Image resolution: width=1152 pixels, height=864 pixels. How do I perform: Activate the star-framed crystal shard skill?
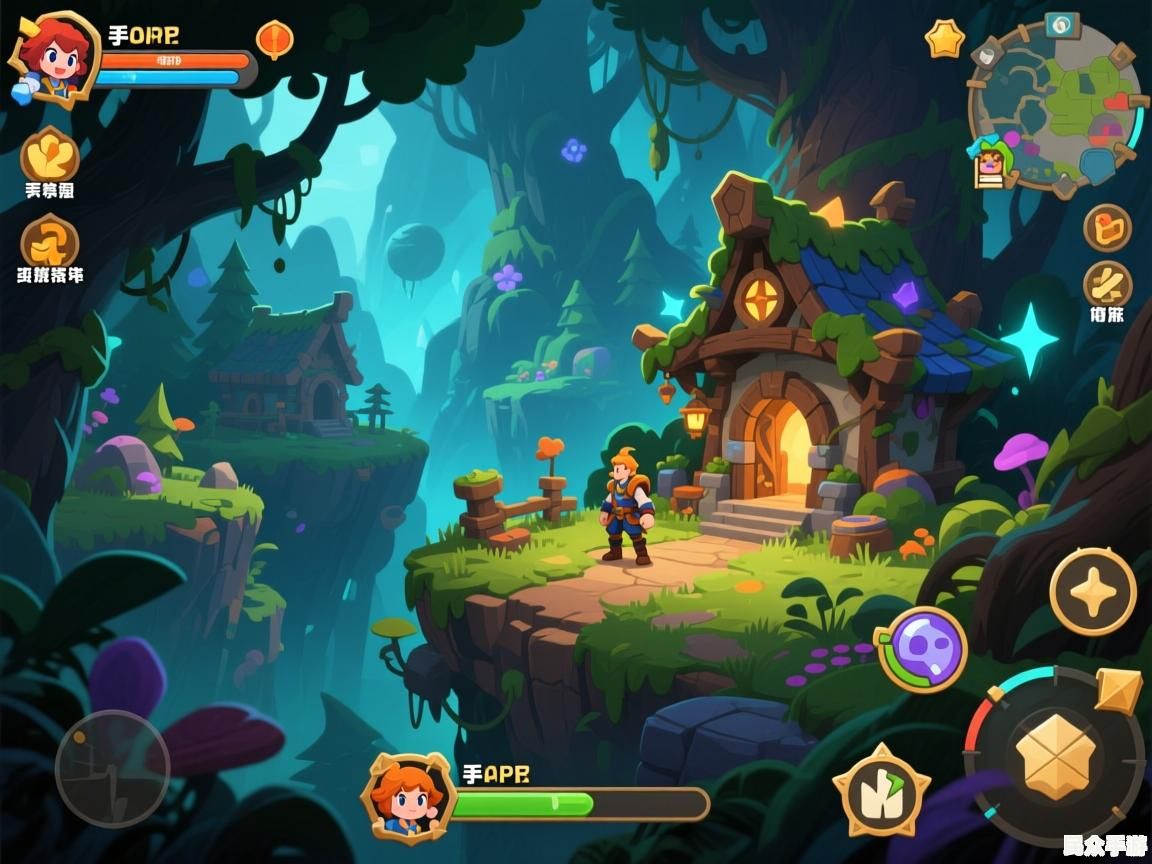pos(881,790)
